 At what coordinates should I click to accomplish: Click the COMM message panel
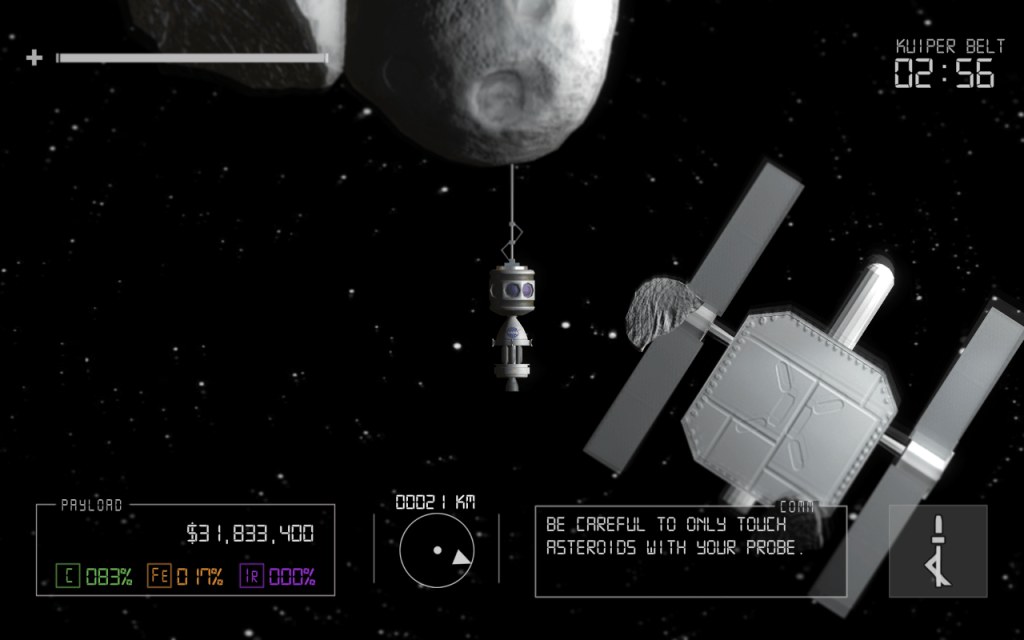(x=690, y=550)
